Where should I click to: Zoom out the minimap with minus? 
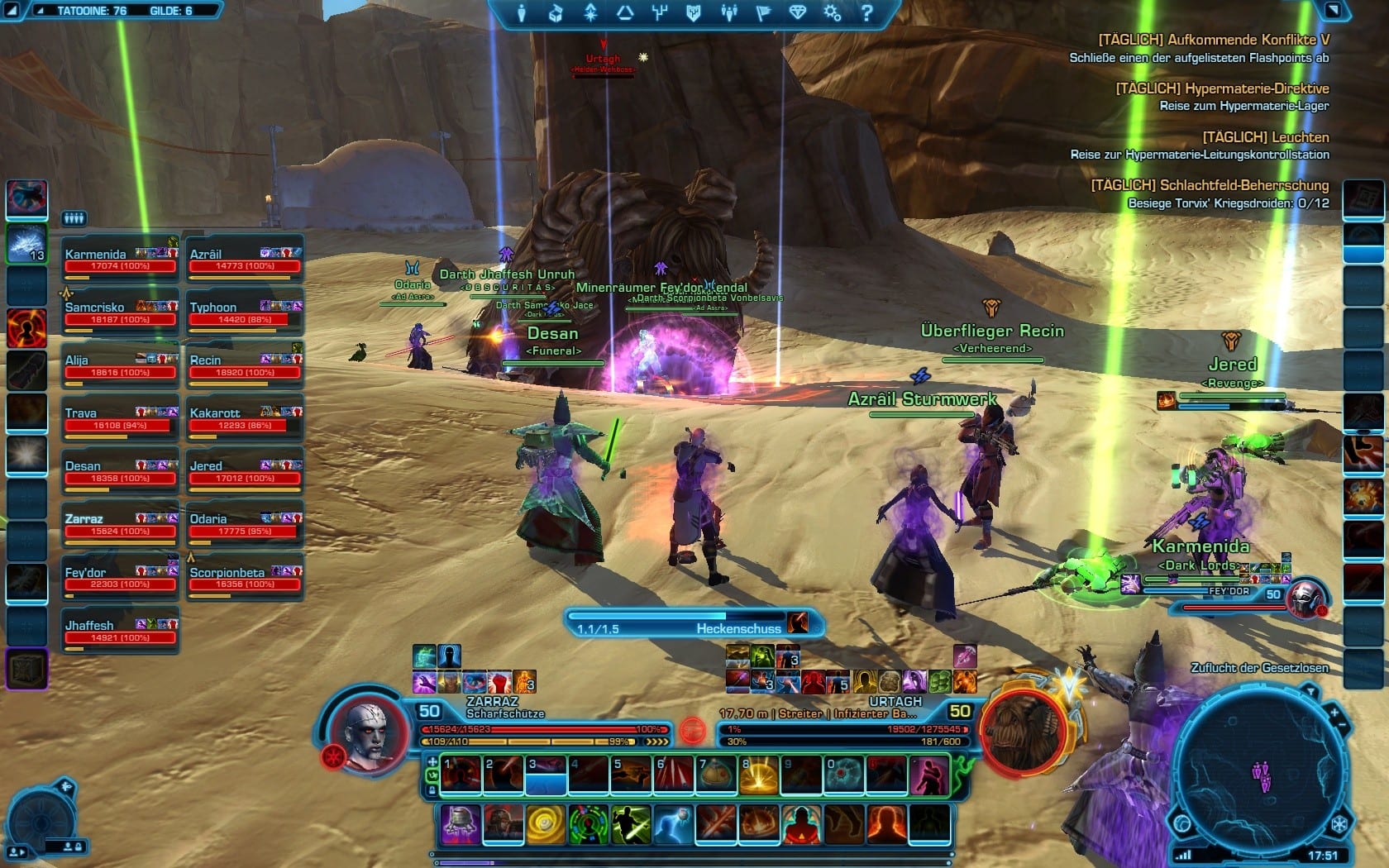1343,726
